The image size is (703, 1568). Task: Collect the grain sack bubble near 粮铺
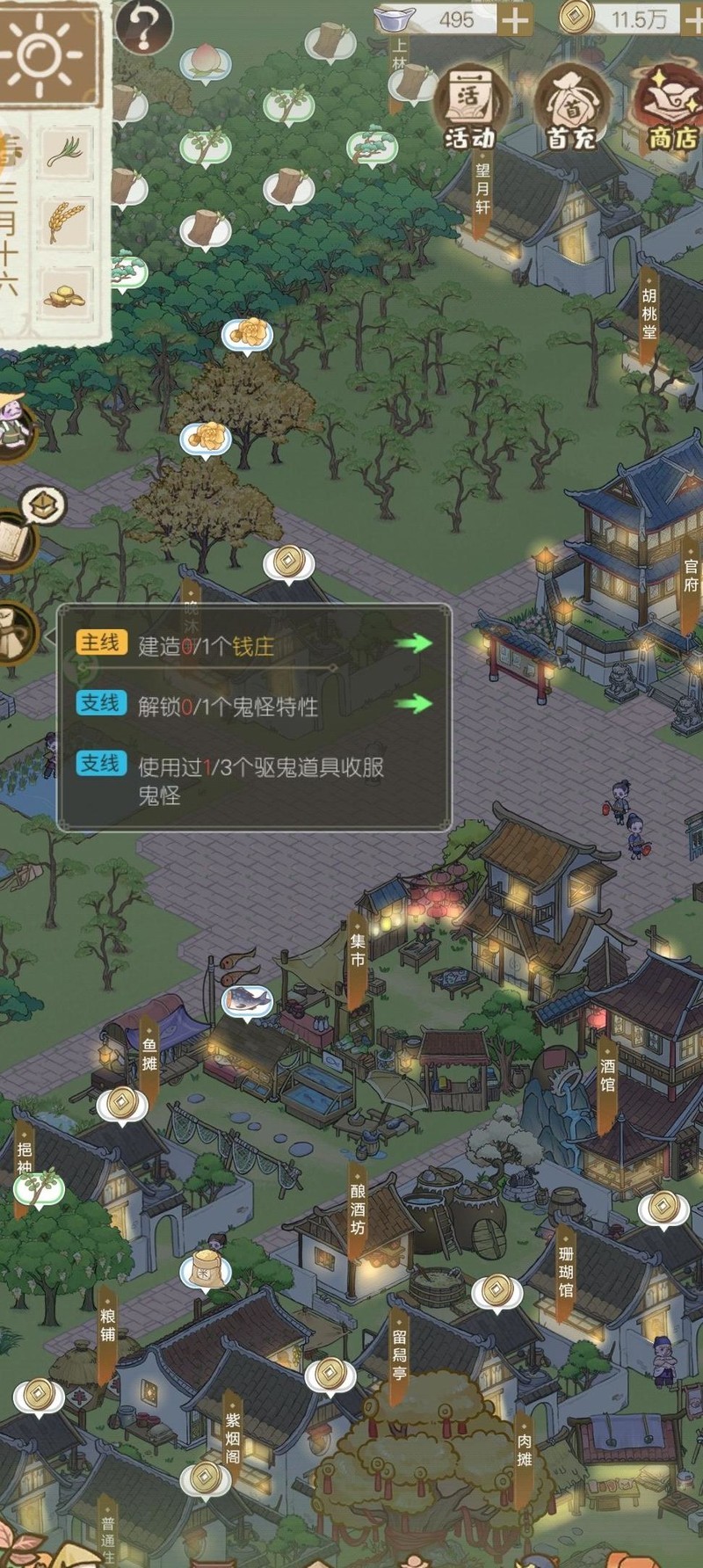tap(205, 1270)
